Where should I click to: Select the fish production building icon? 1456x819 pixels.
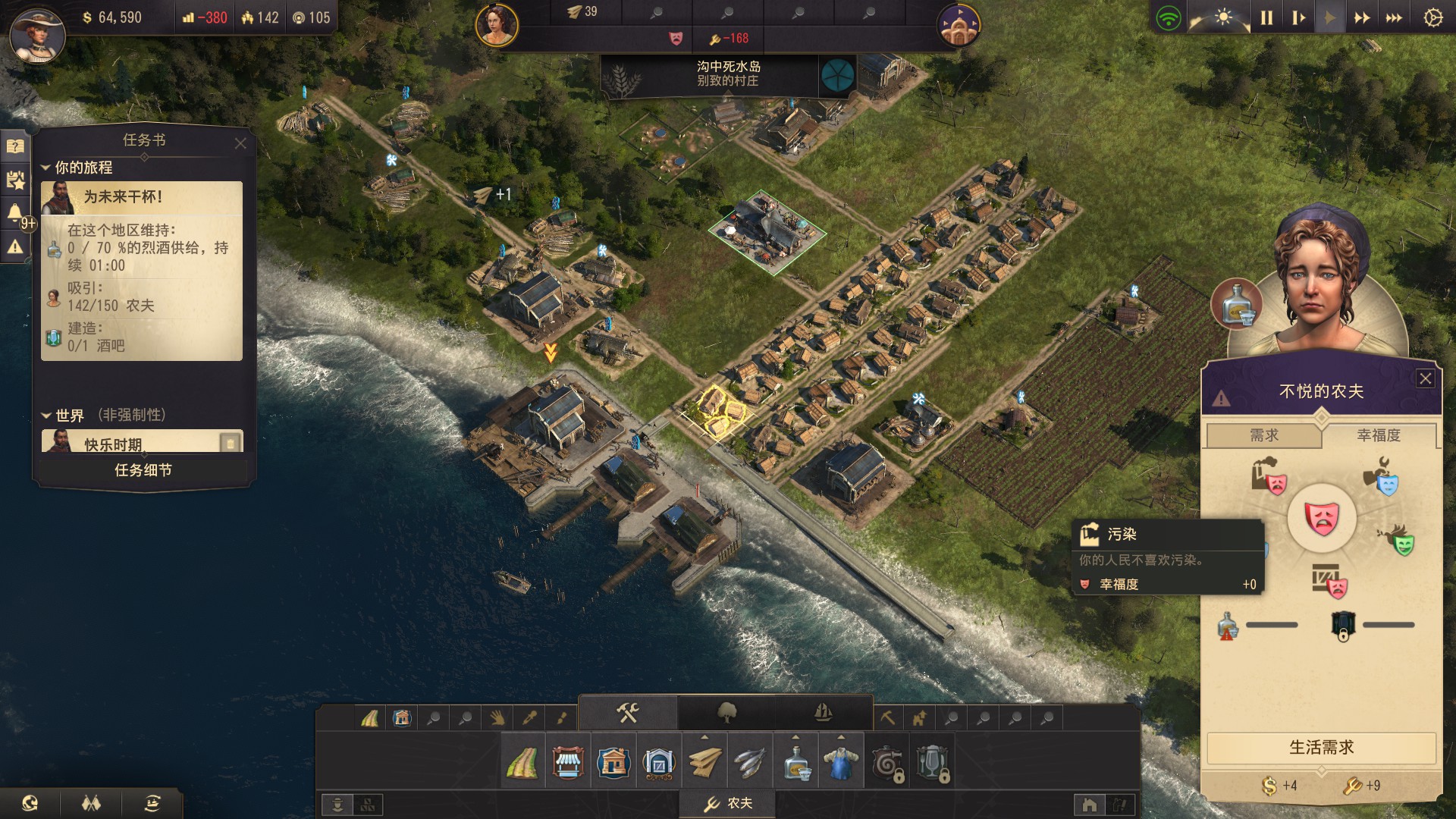[750, 763]
